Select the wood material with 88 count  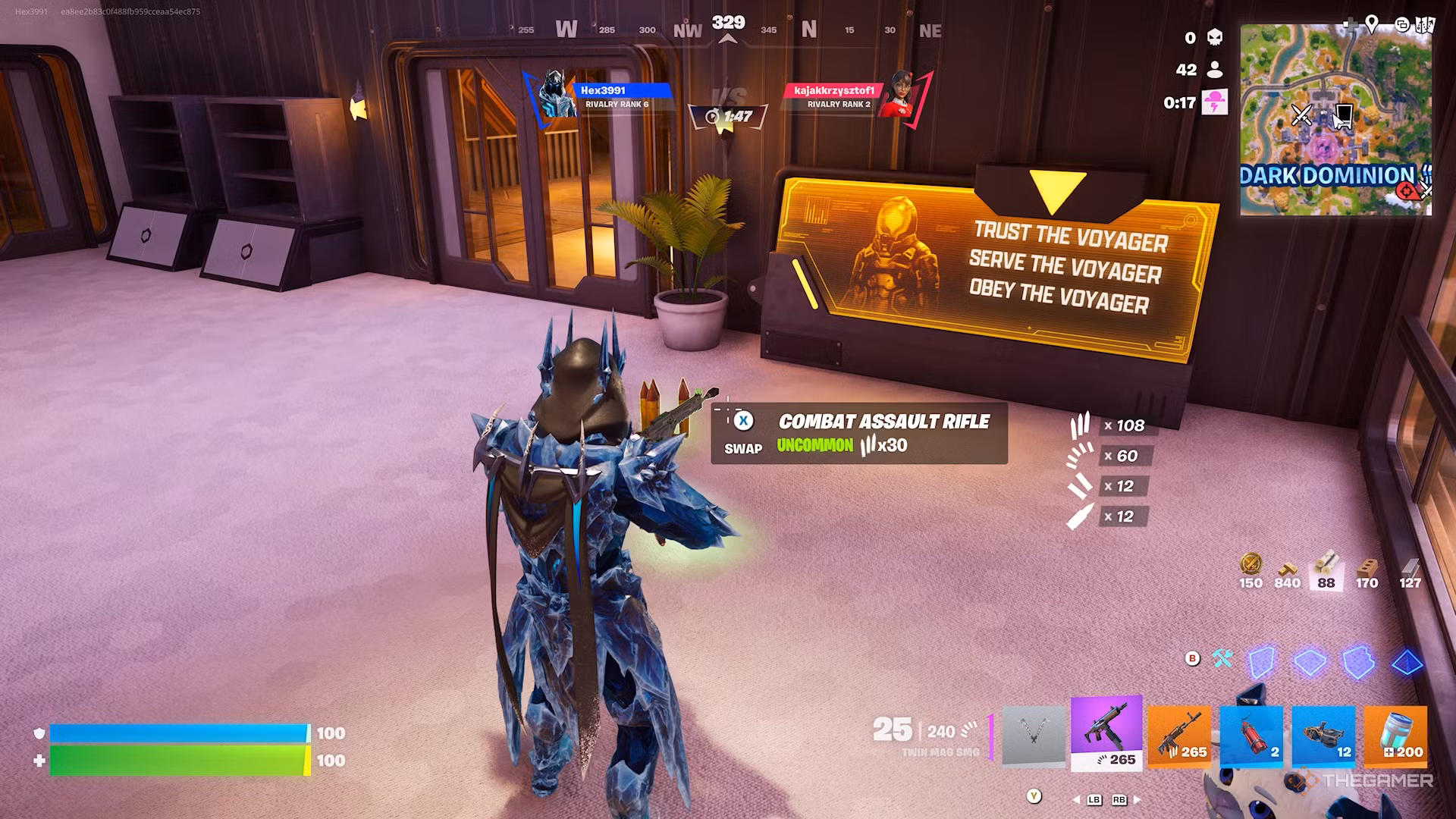tap(1326, 570)
